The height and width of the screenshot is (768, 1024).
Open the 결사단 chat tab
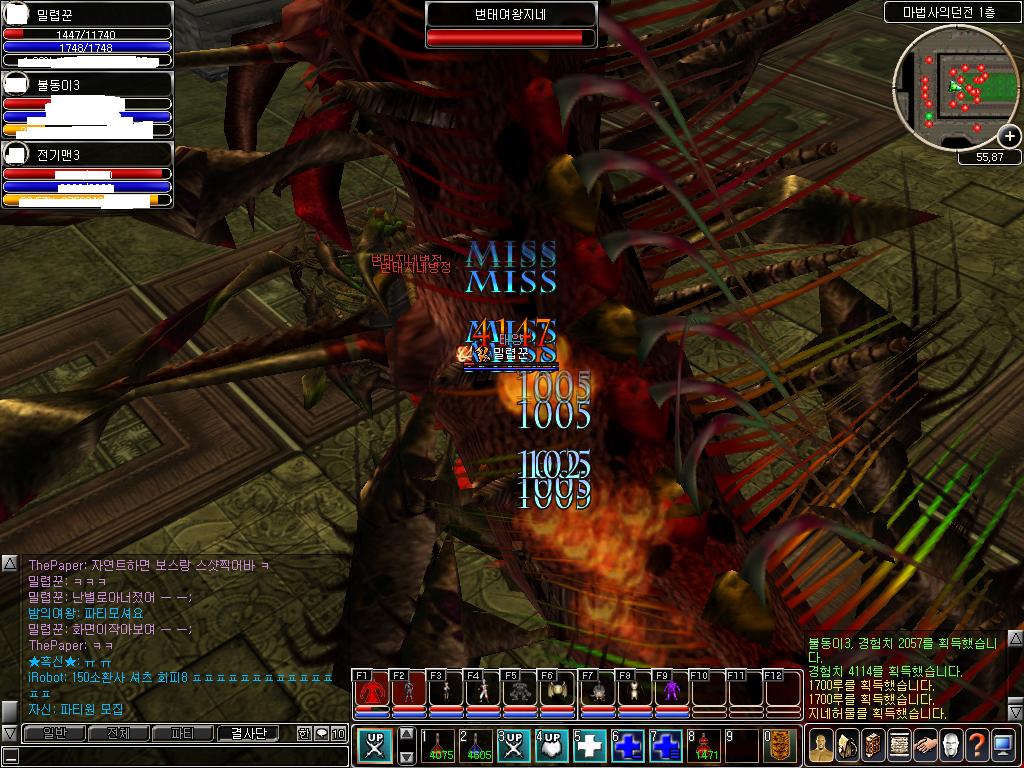click(250, 734)
